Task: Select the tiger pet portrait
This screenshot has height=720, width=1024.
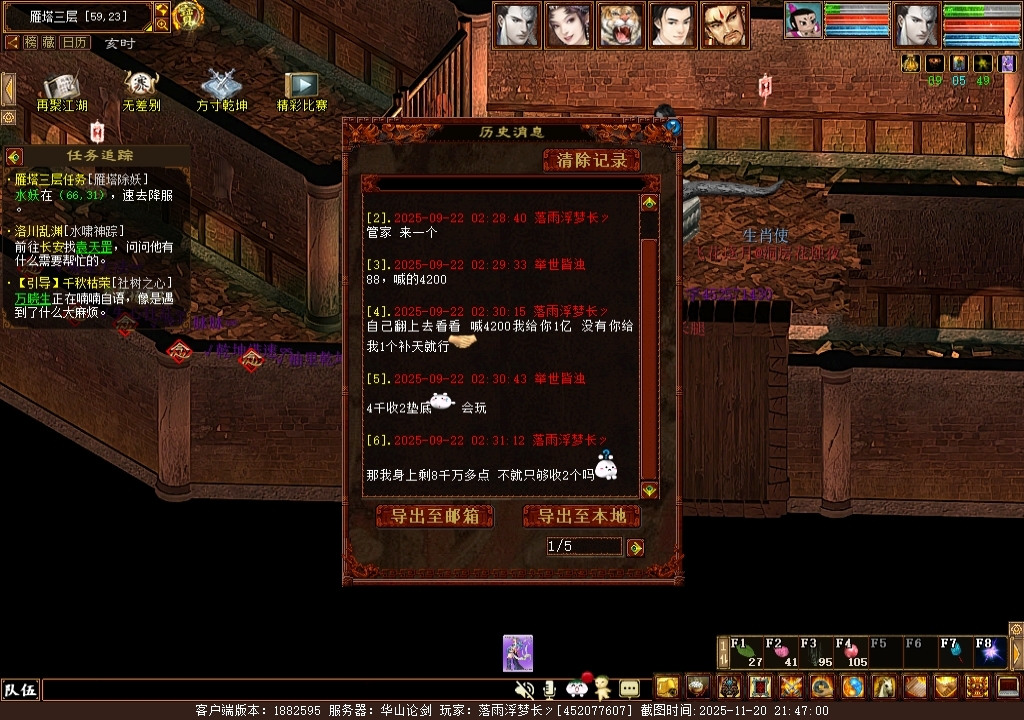Action: click(x=620, y=25)
